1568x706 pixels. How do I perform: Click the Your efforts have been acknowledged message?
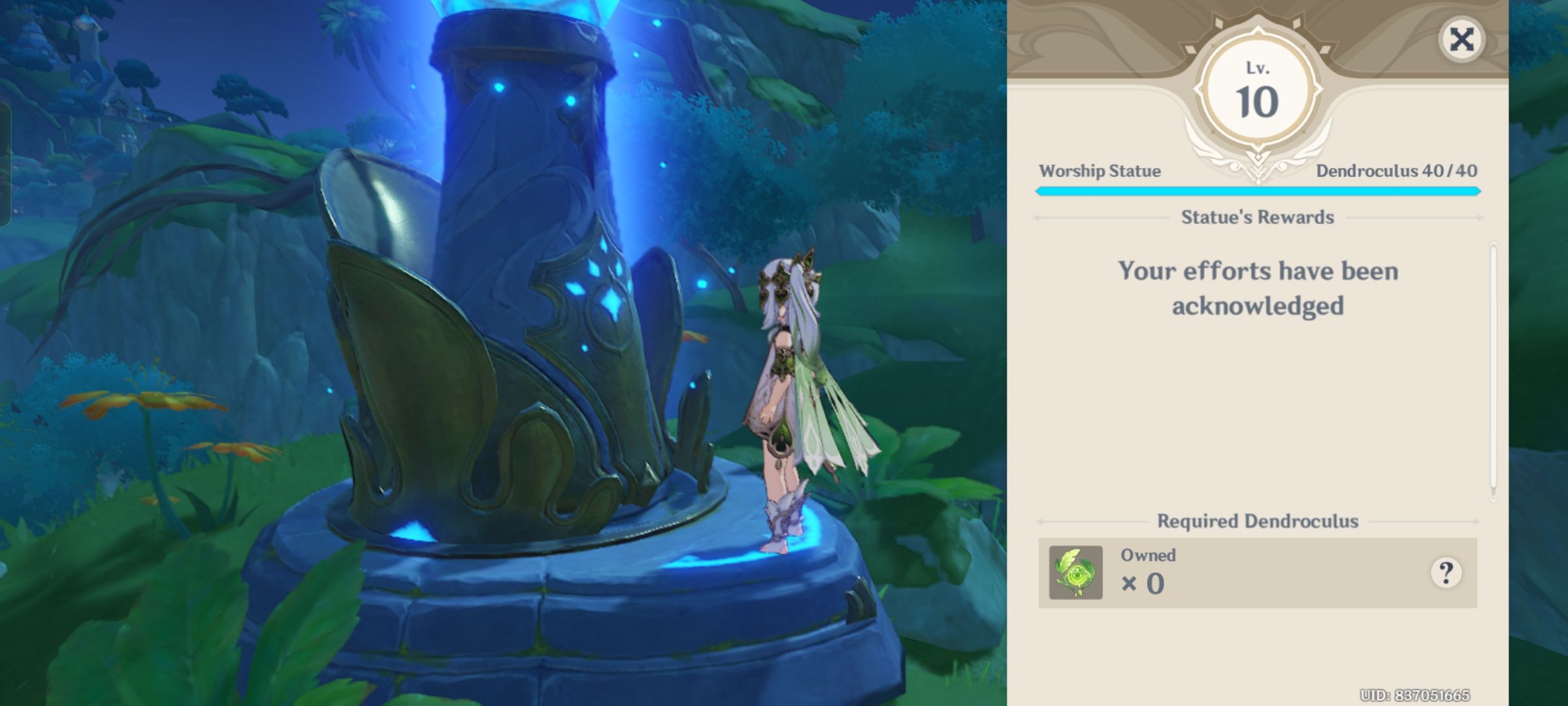point(1258,288)
